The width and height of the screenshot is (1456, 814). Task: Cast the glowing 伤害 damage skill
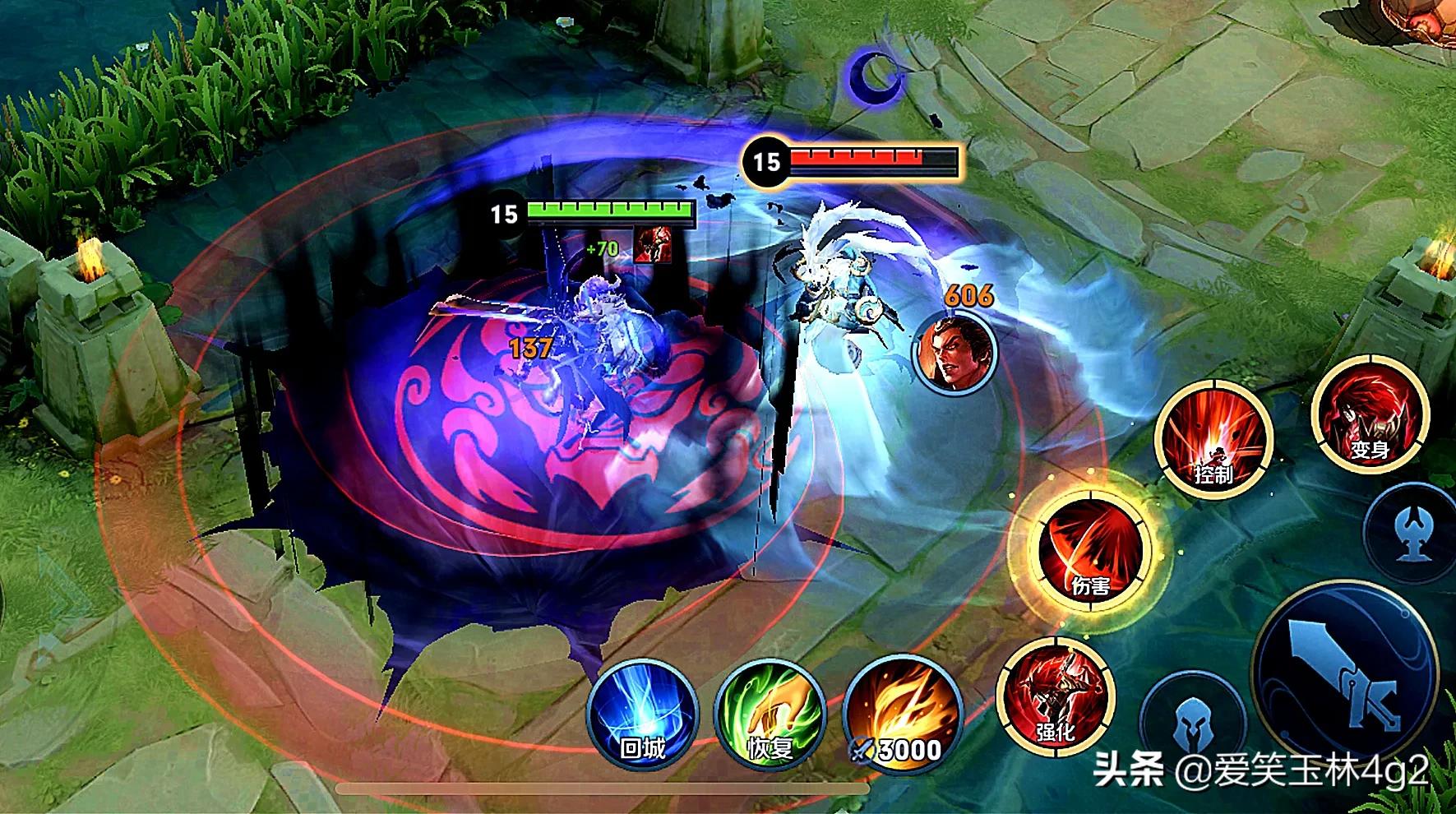[1090, 548]
